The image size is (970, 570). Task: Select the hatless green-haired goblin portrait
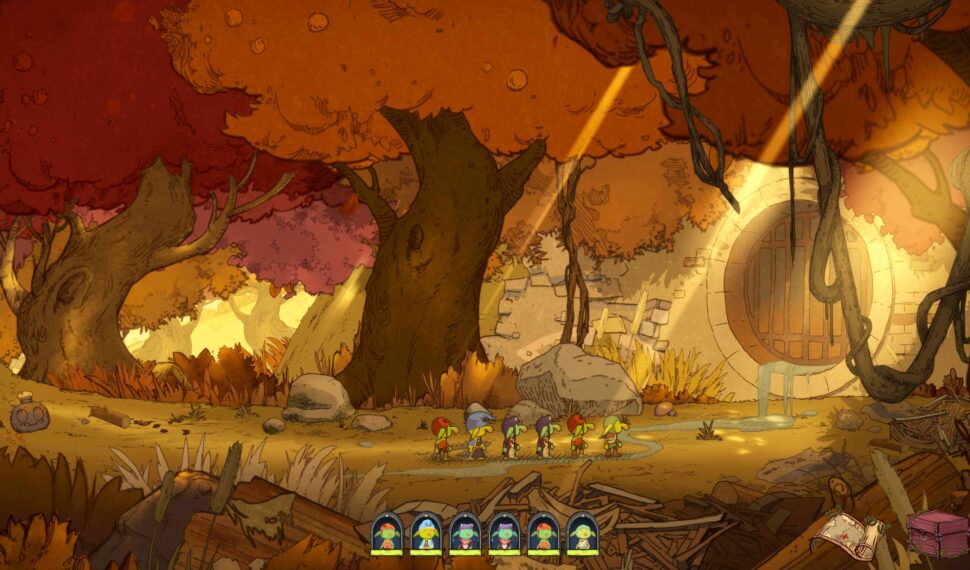pos(582,533)
